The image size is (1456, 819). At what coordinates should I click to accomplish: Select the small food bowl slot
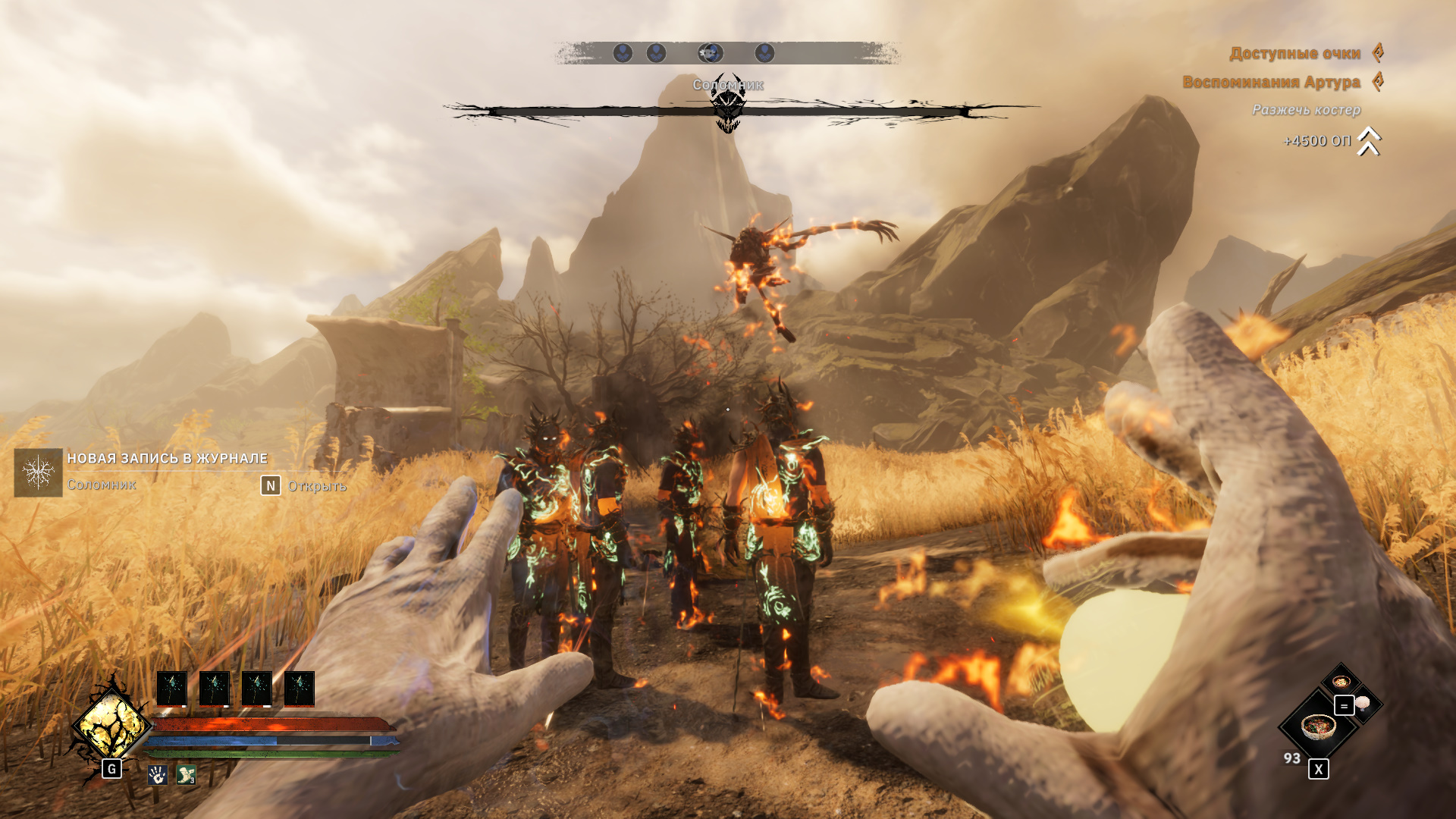coord(1341,681)
